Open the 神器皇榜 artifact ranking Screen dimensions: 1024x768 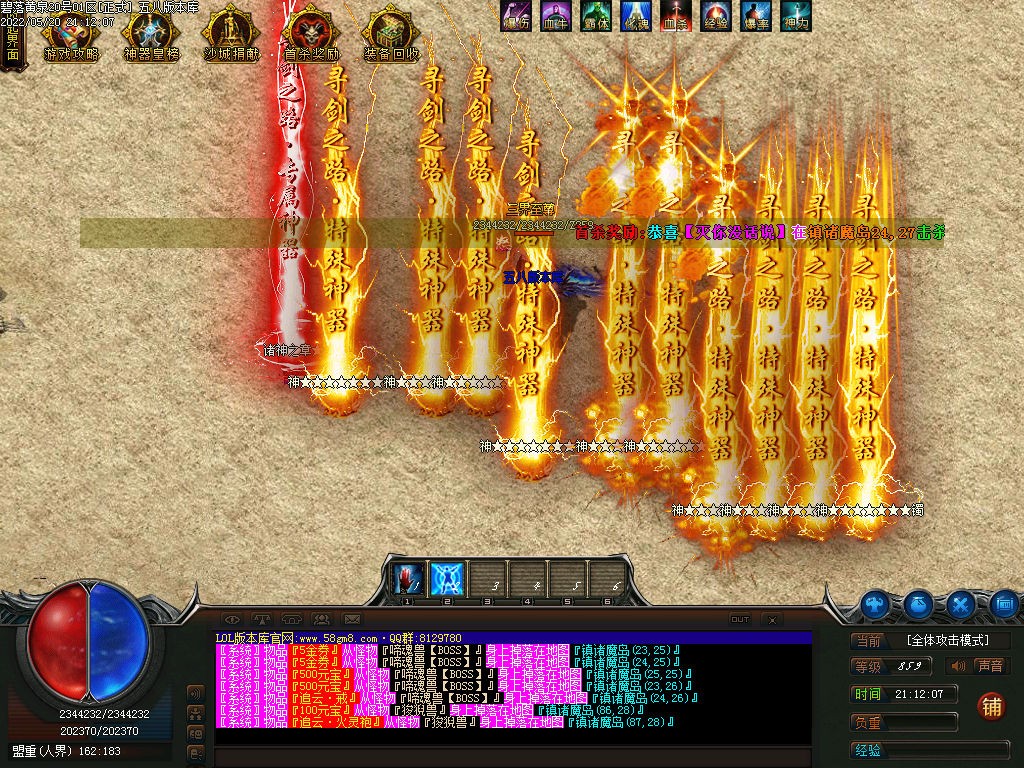click(150, 38)
